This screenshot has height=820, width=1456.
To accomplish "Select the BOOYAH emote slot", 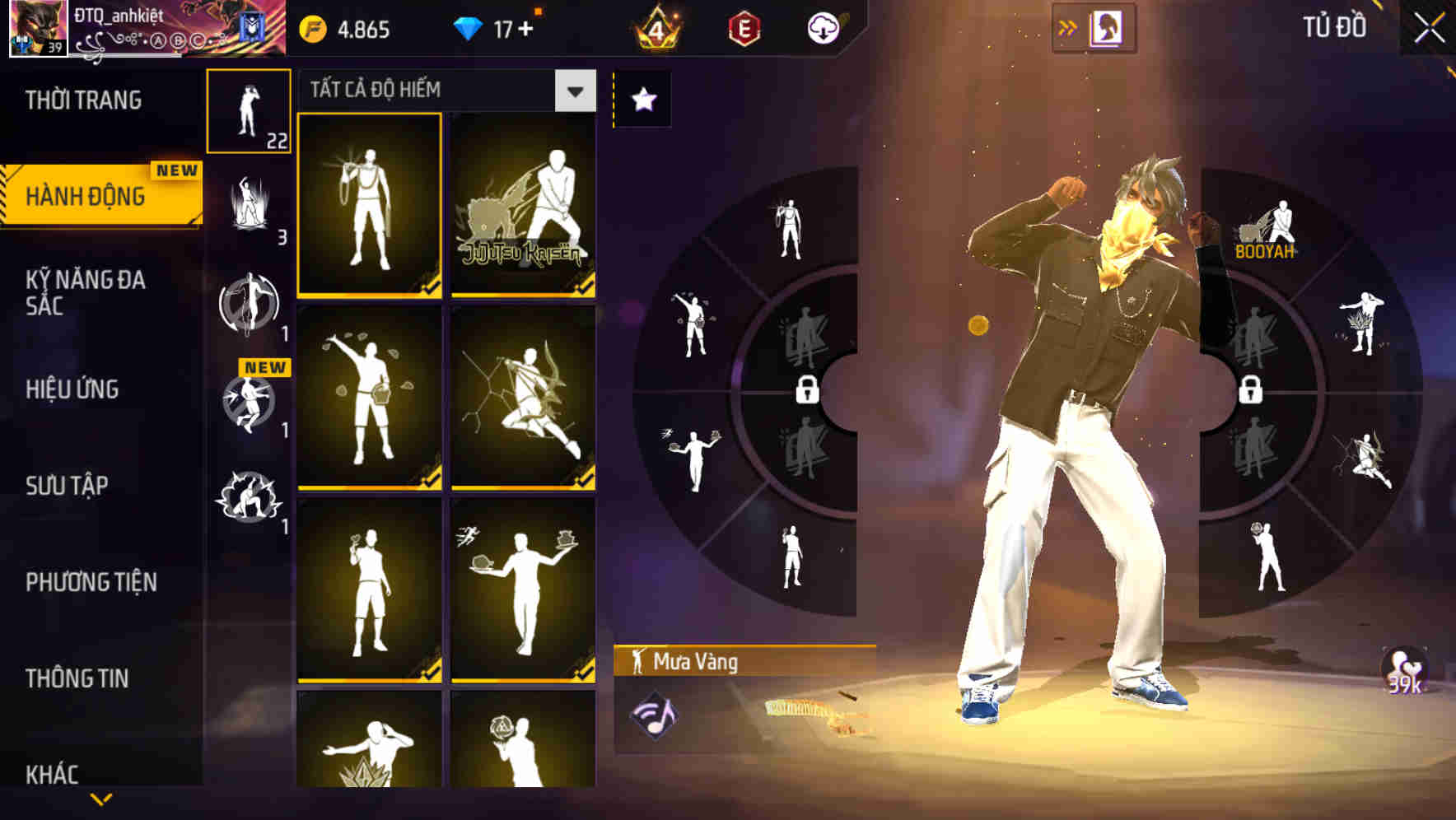I will [1264, 226].
